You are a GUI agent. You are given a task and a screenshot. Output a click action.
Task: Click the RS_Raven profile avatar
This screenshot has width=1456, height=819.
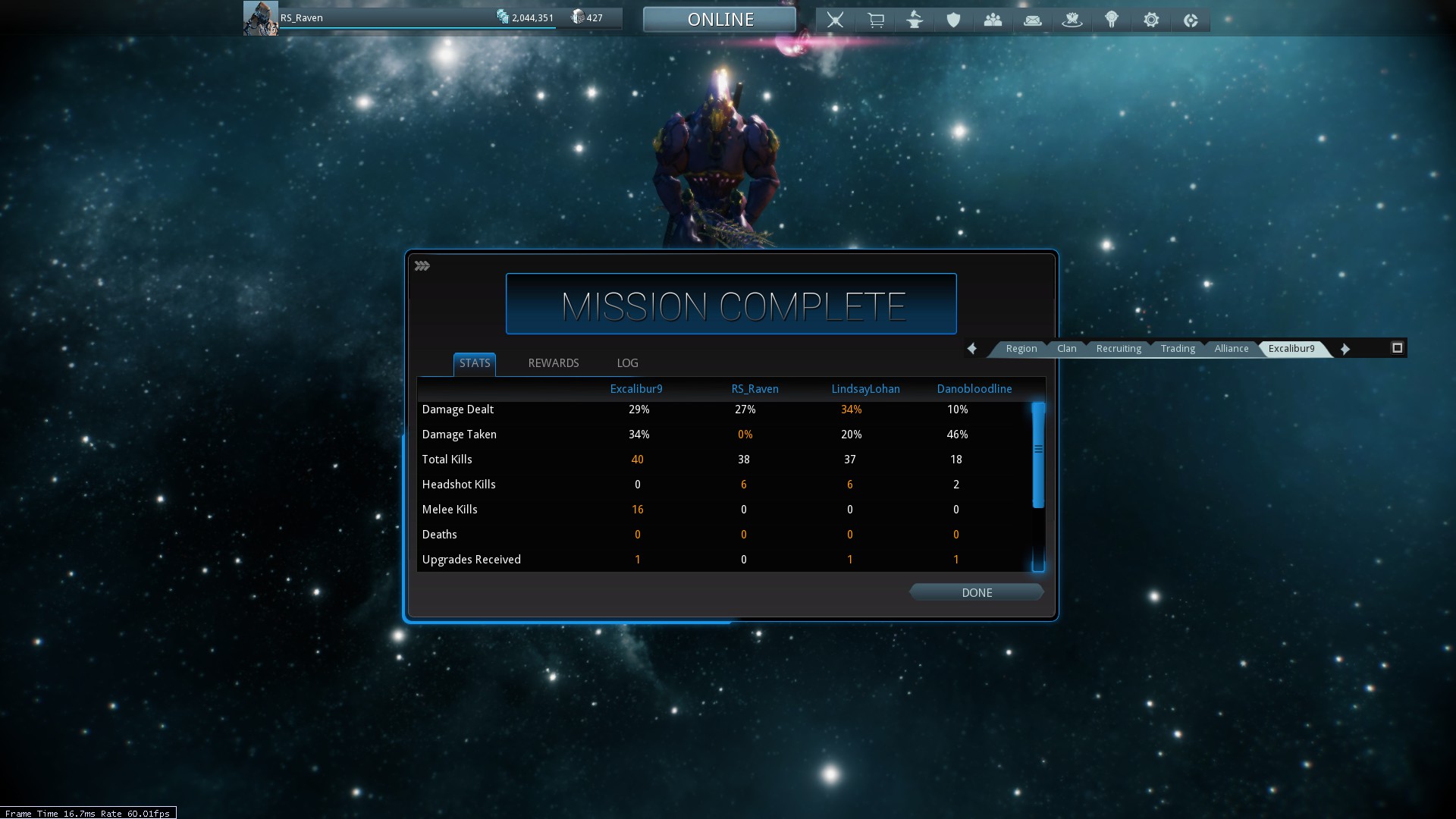click(x=260, y=18)
